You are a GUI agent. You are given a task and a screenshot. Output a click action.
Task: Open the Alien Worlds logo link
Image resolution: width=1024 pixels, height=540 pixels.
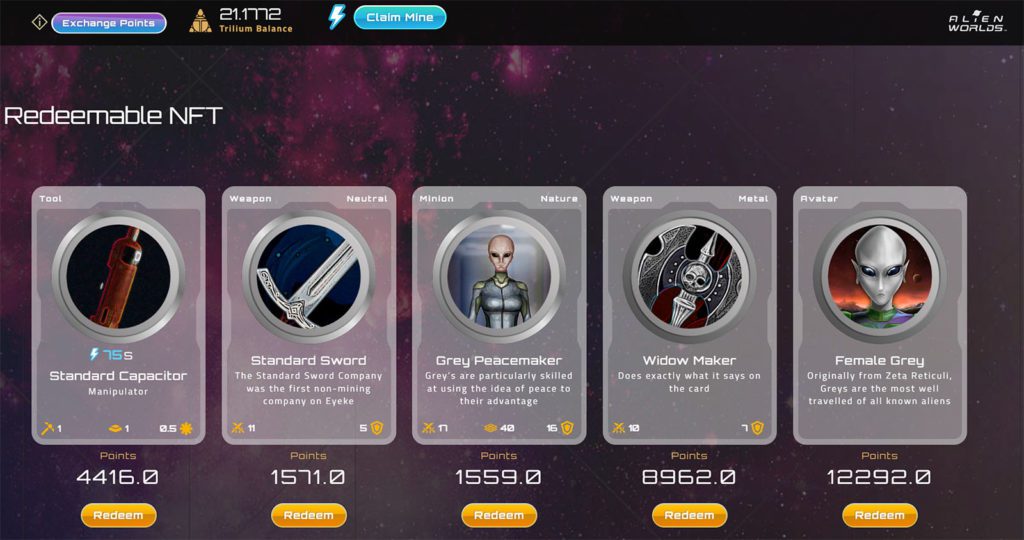pyautogui.click(x=977, y=22)
